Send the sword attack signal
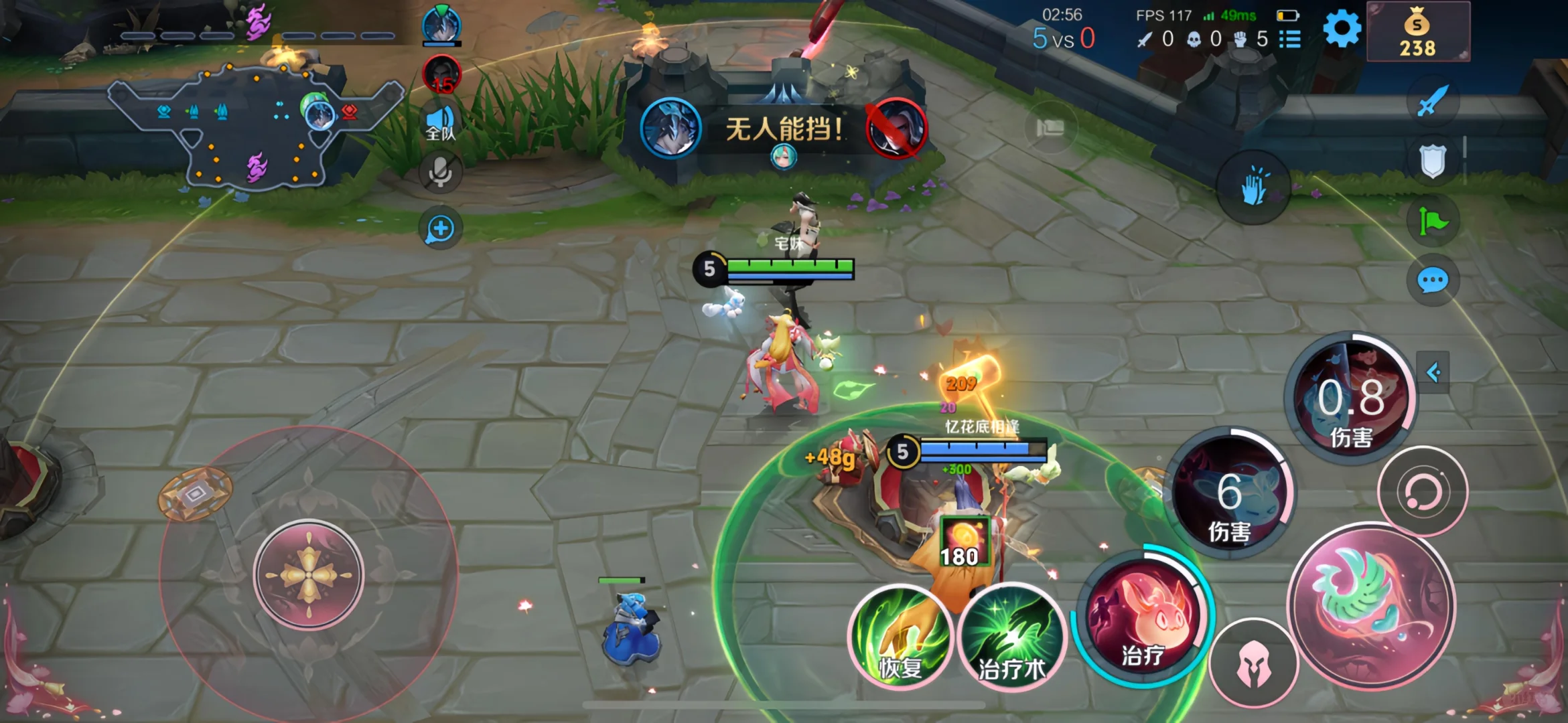Screen dimensions: 1568x723 click(1433, 102)
